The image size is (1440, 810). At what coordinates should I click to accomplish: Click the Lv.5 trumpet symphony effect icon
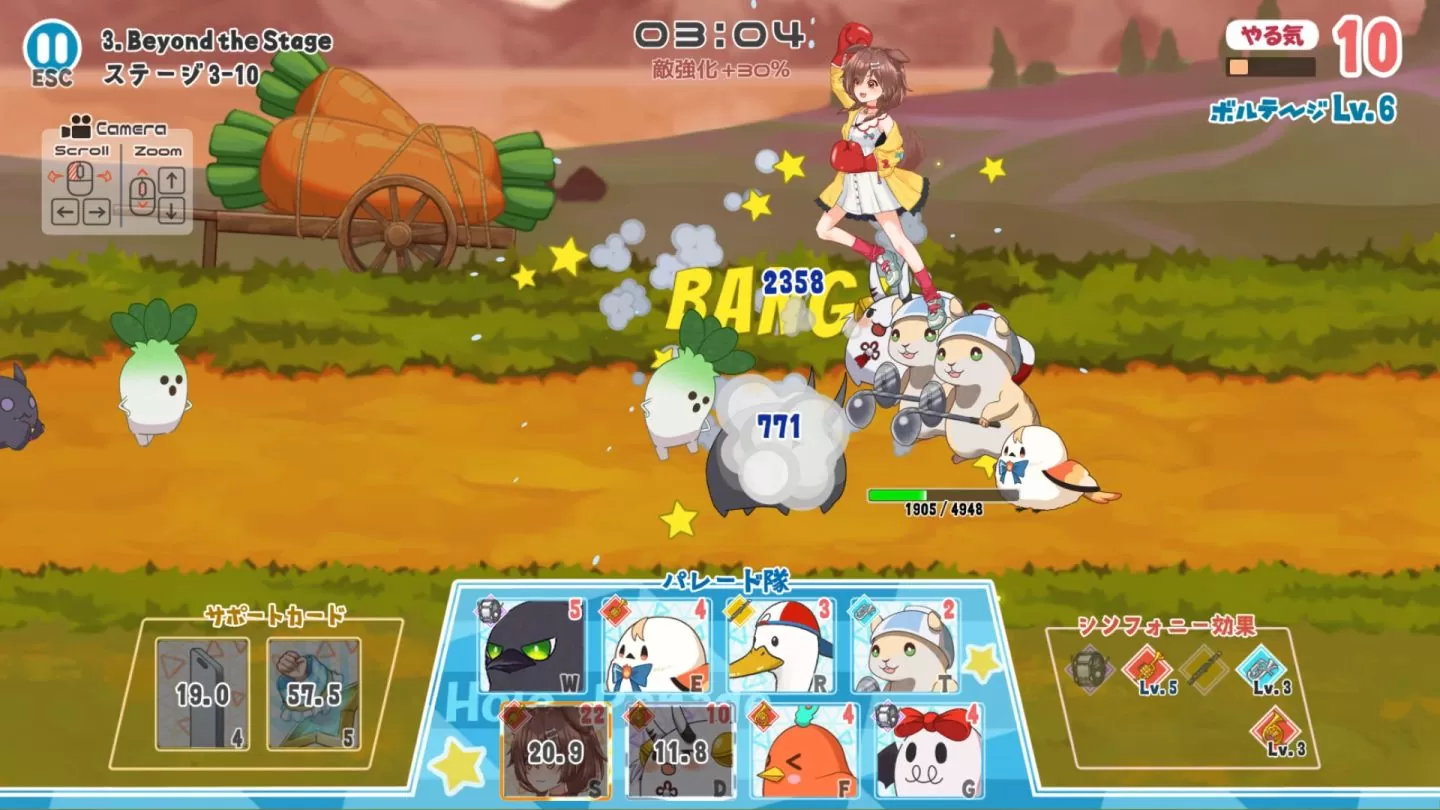point(1147,665)
